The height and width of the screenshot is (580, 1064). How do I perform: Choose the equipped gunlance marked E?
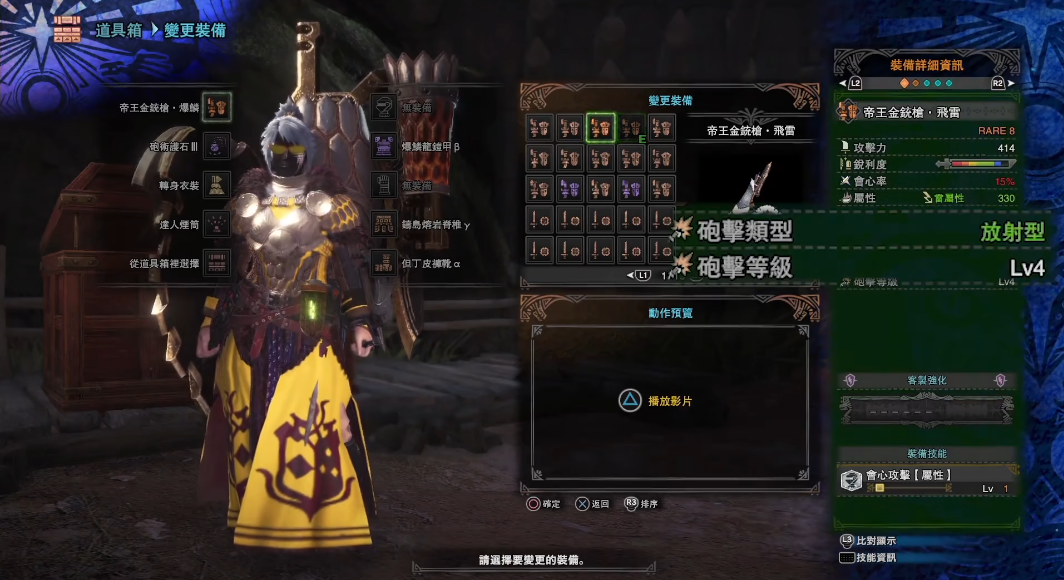tap(630, 127)
